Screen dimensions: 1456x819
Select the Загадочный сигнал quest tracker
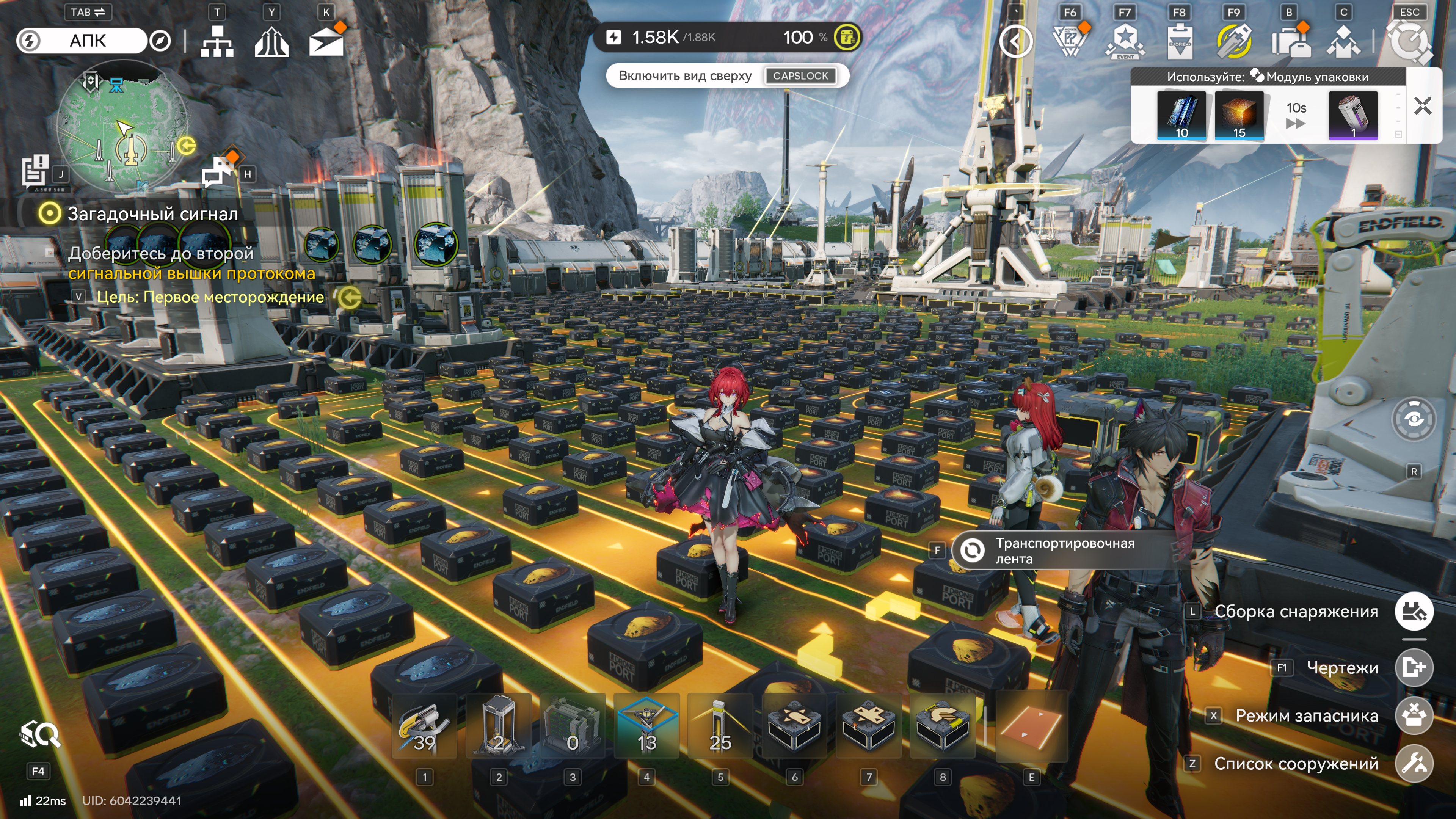(x=152, y=213)
